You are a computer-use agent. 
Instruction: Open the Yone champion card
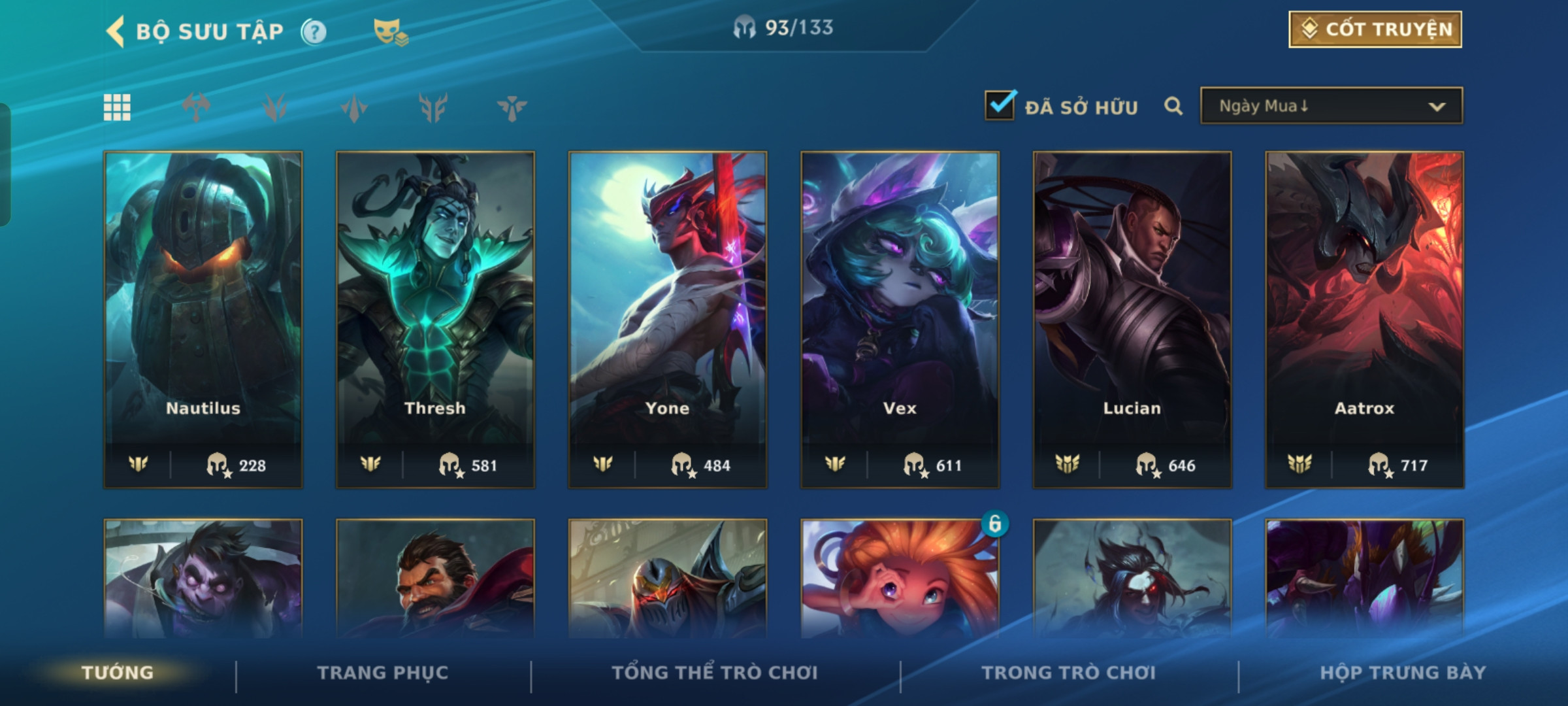(668, 319)
